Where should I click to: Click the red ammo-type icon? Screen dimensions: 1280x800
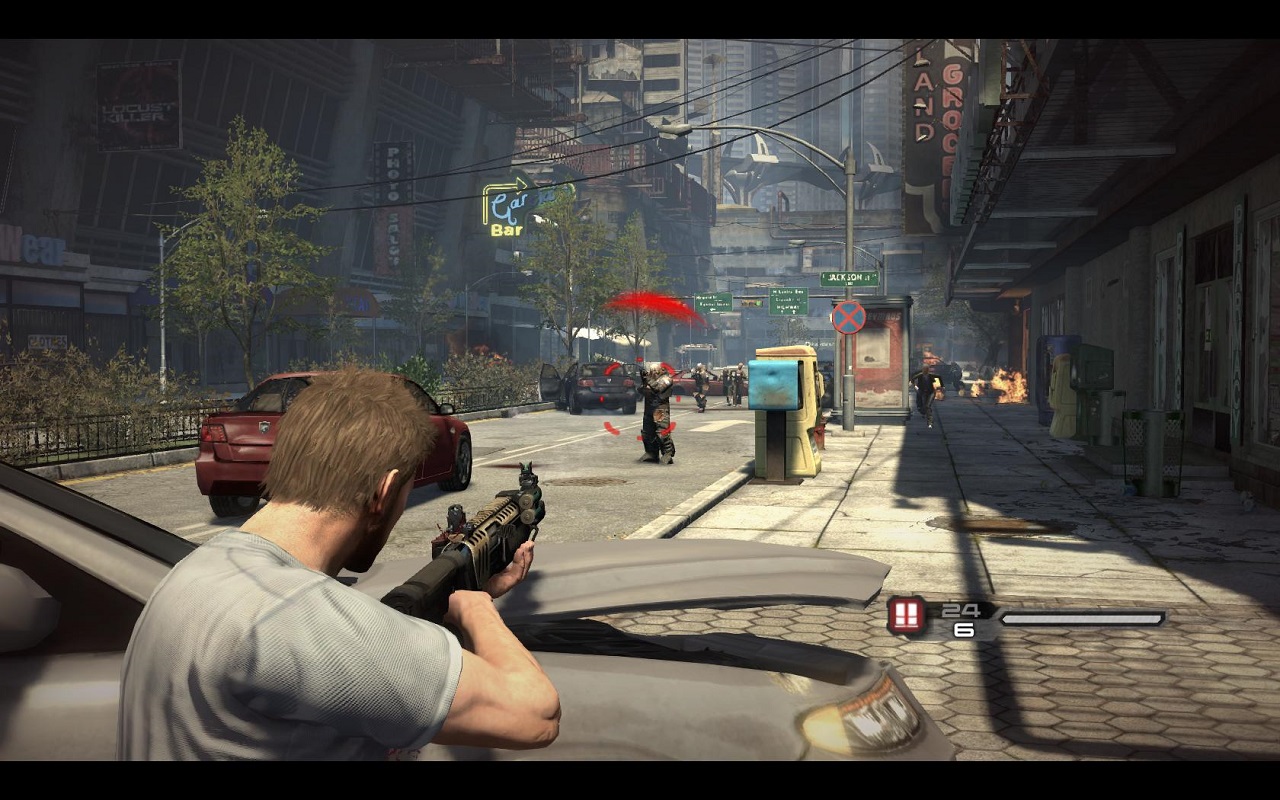pyautogui.click(x=906, y=615)
